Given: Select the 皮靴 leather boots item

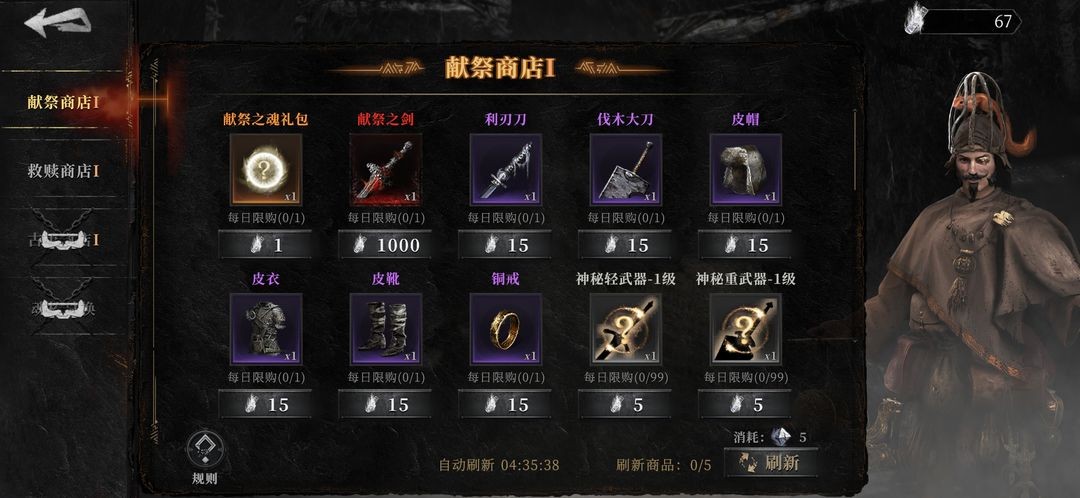Looking at the screenshot, I should (385, 328).
